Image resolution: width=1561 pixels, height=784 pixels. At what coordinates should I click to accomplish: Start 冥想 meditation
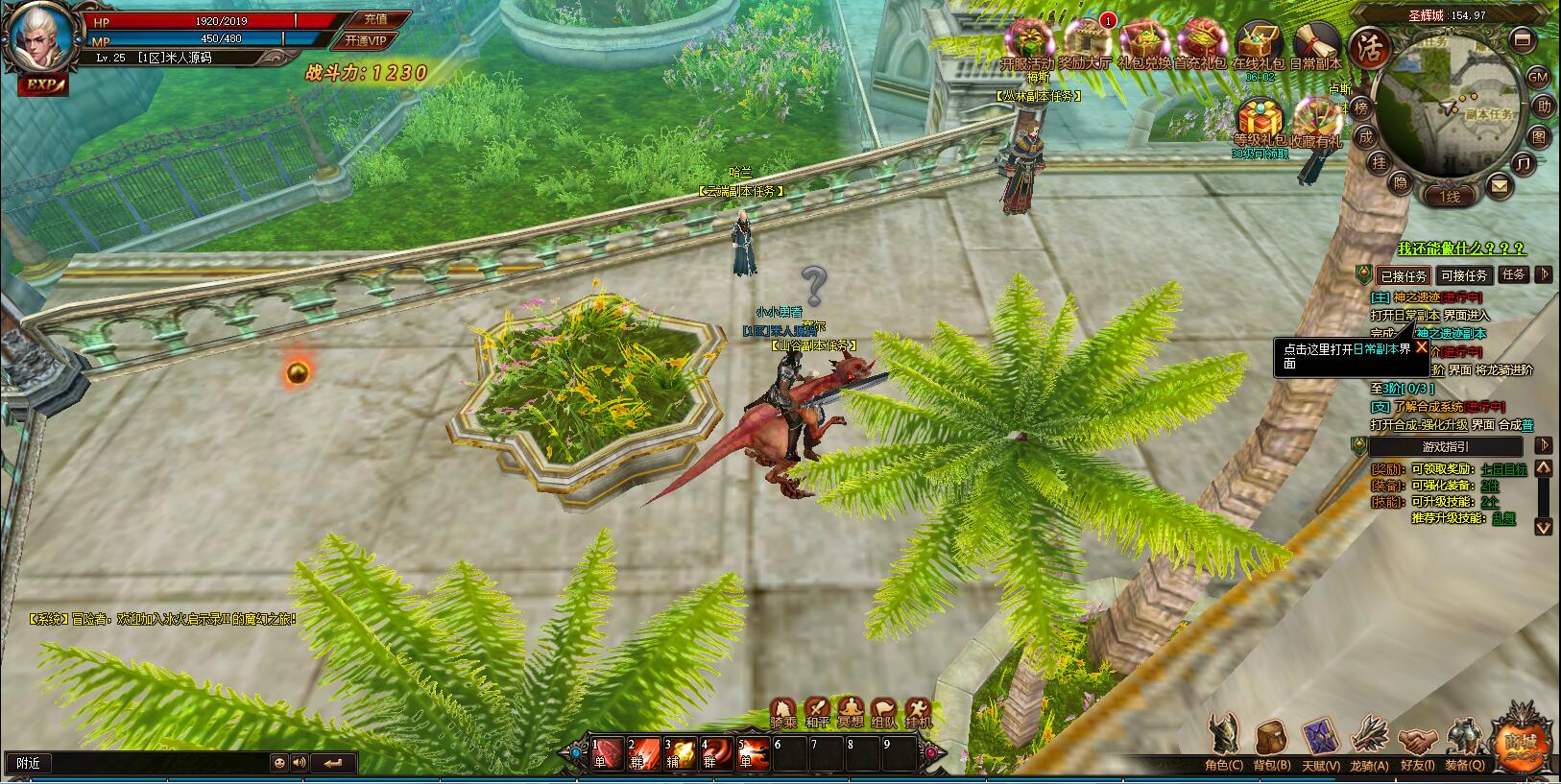point(851,712)
